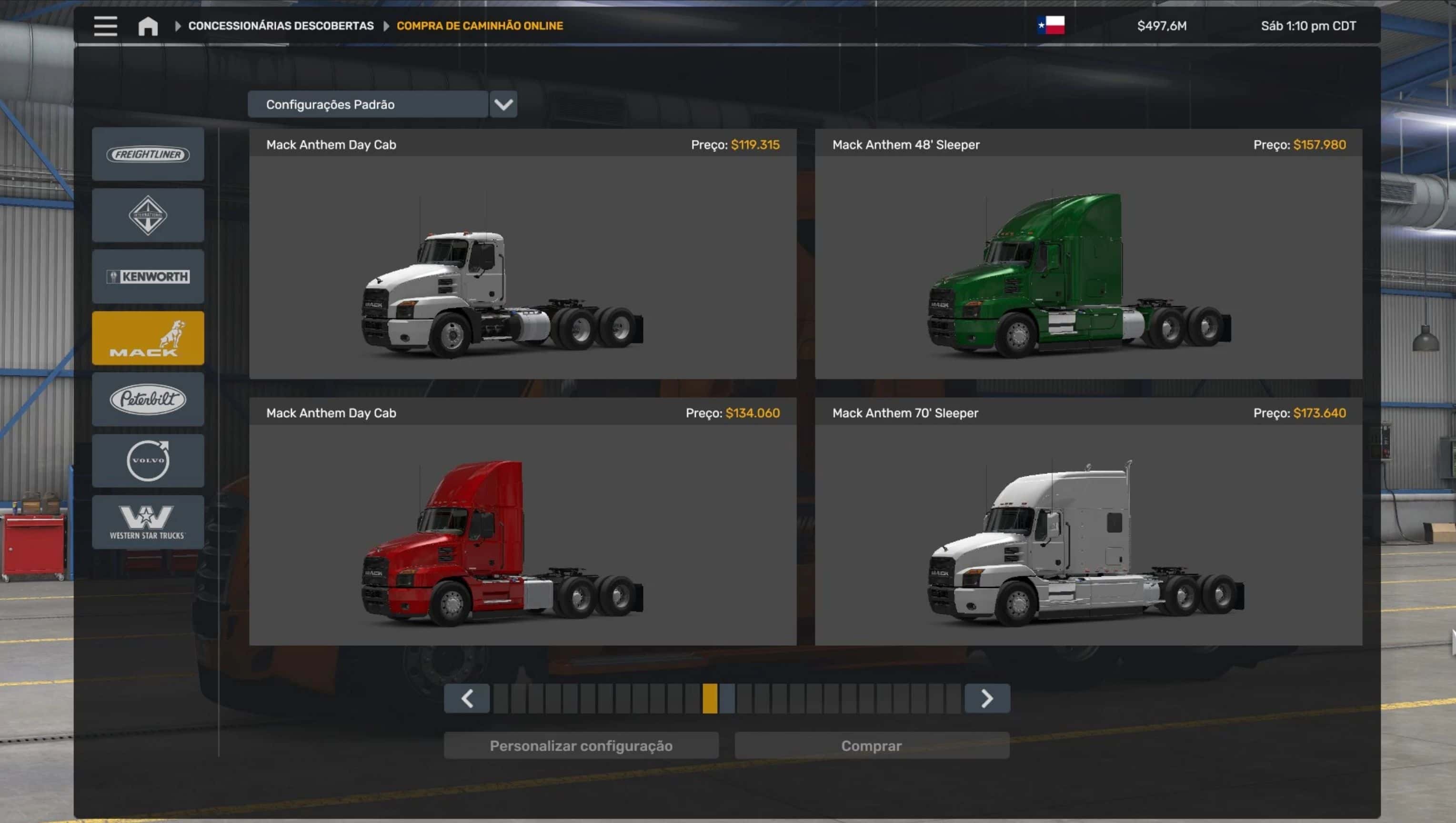Viewport: 1456px width, 823px height.
Task: Pick the red Mack Anthem Day Cab
Action: tap(522, 535)
